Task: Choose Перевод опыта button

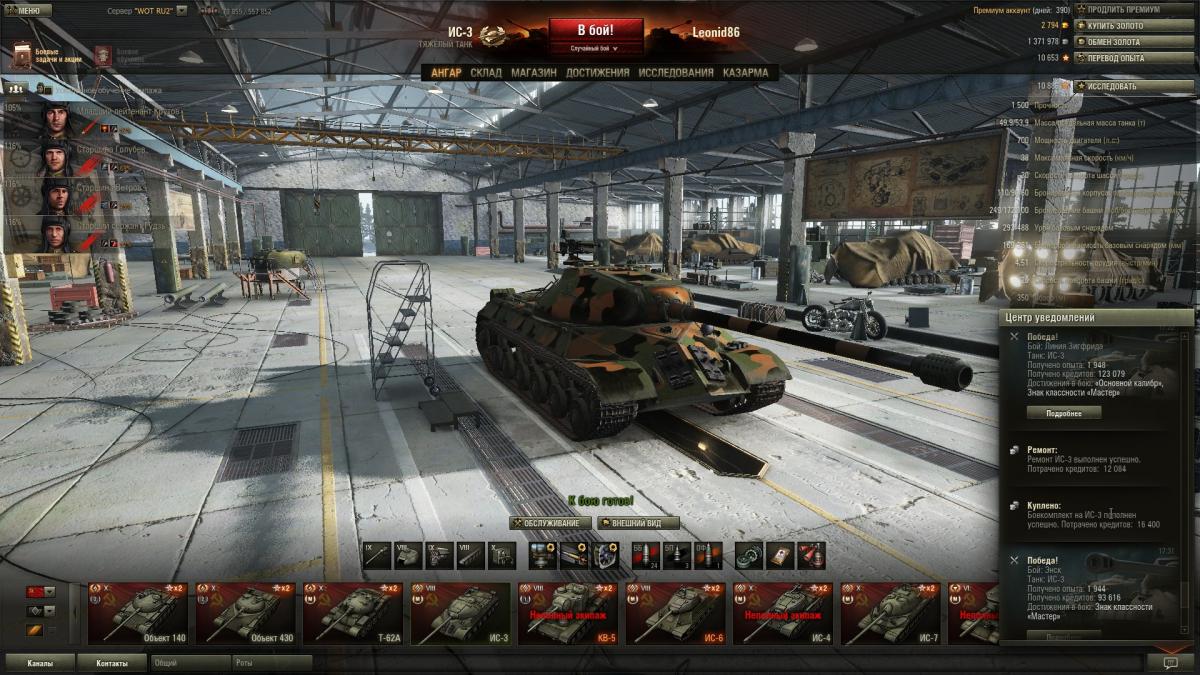Action: (x=1120, y=58)
